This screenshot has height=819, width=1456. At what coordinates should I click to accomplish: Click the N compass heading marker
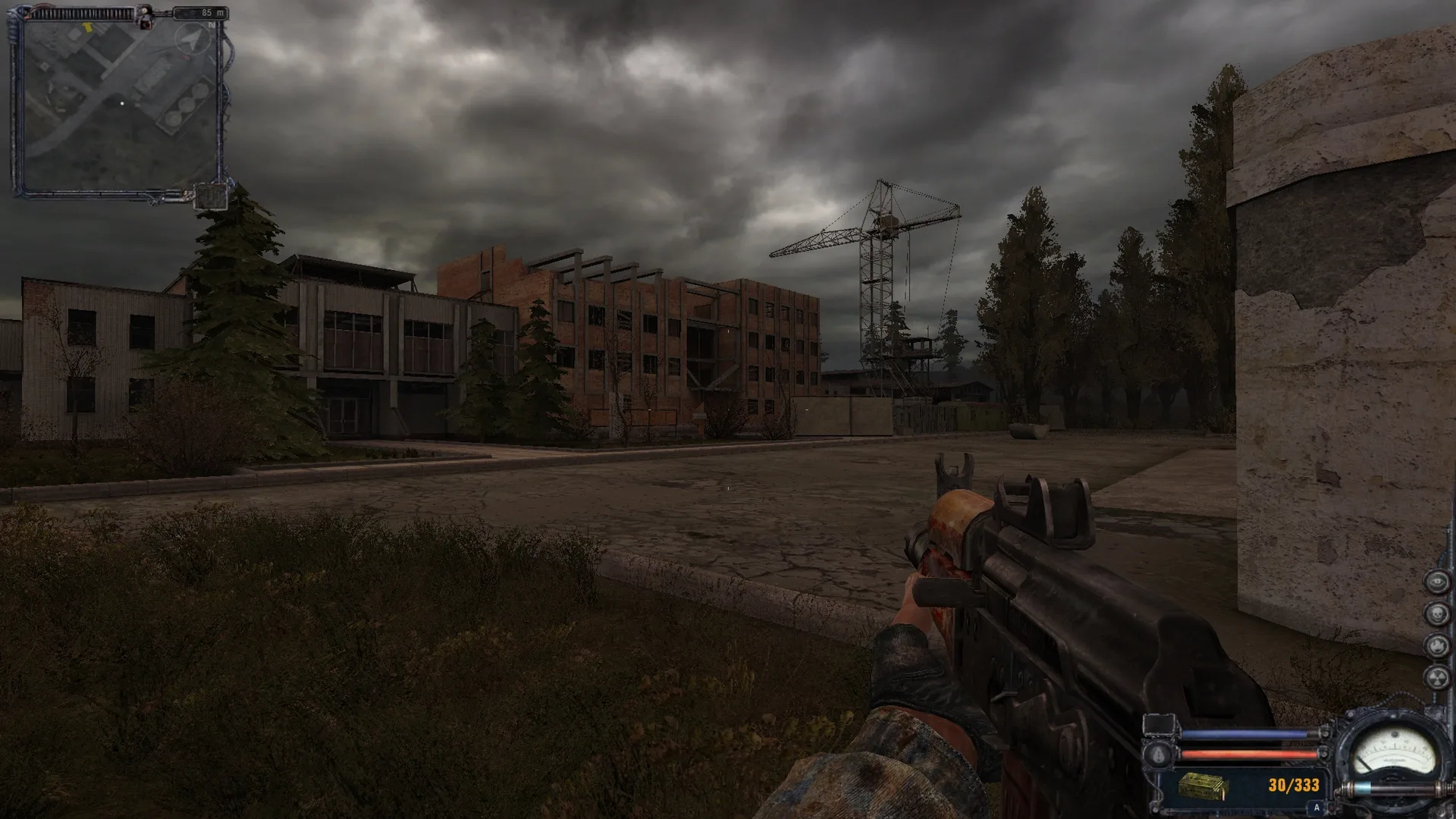[211, 25]
